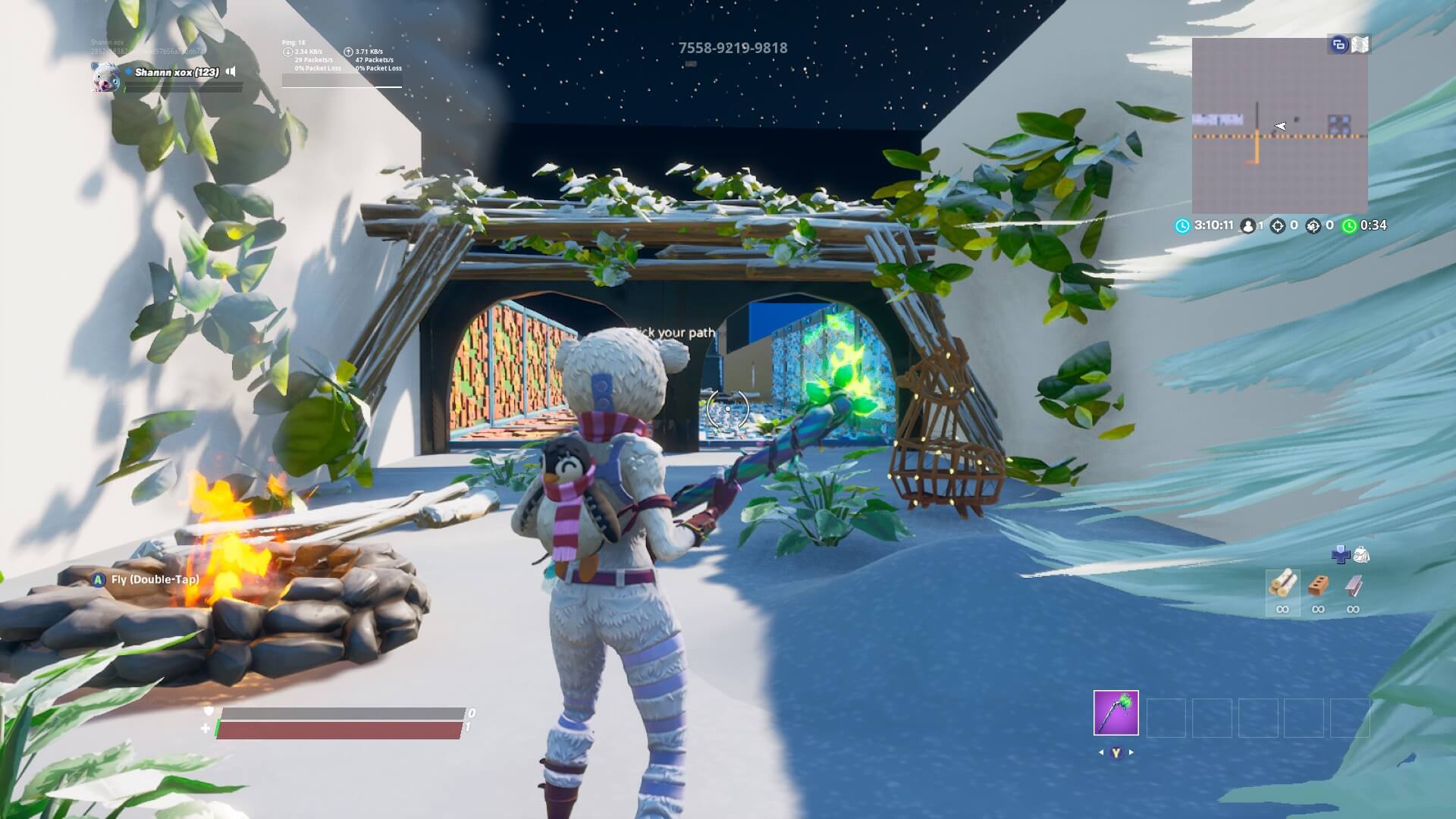1456x819 pixels.
Task: Click the player count icon under the minimap
Action: tap(1247, 225)
